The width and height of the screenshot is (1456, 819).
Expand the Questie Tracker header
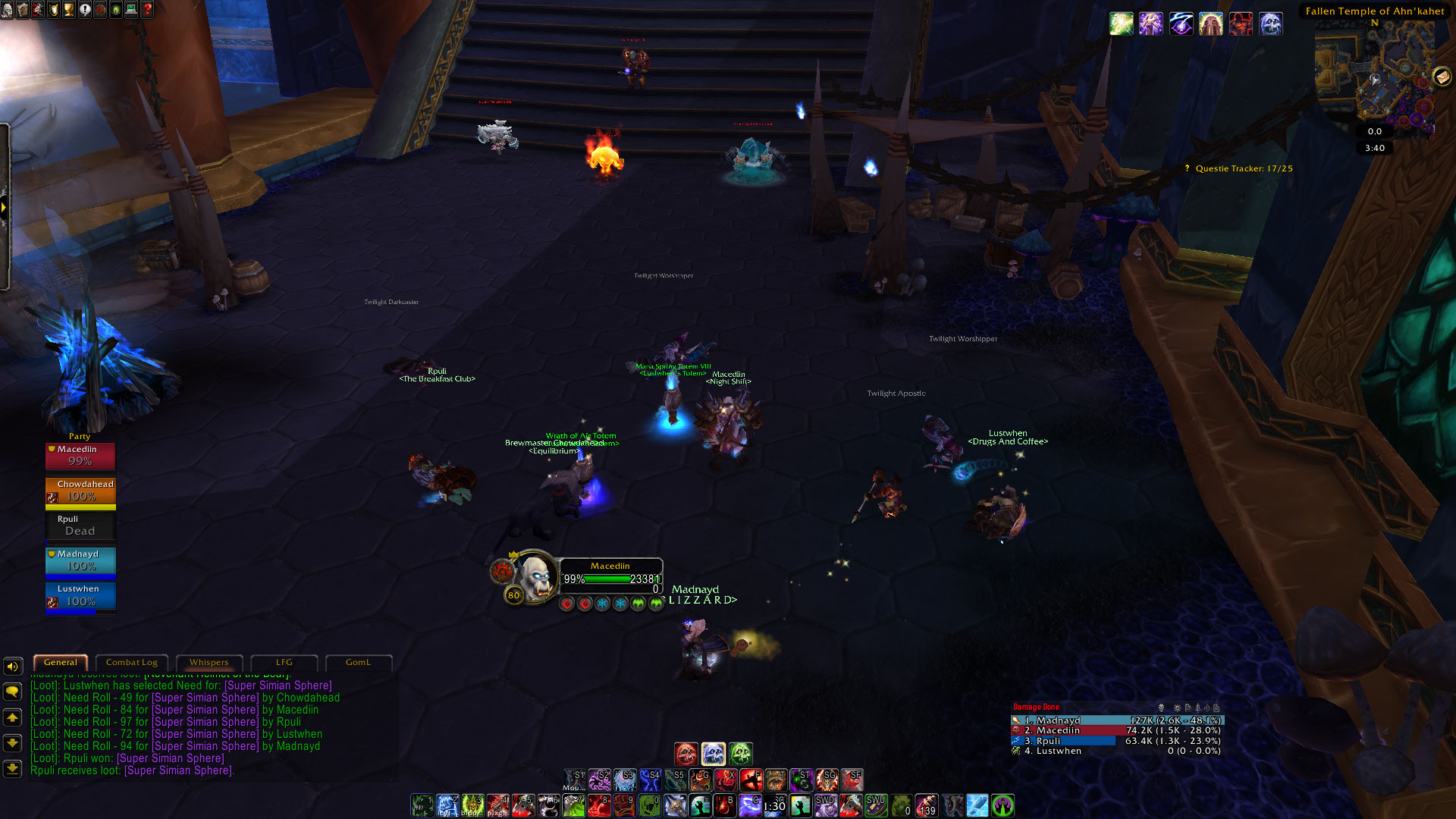click(1244, 168)
